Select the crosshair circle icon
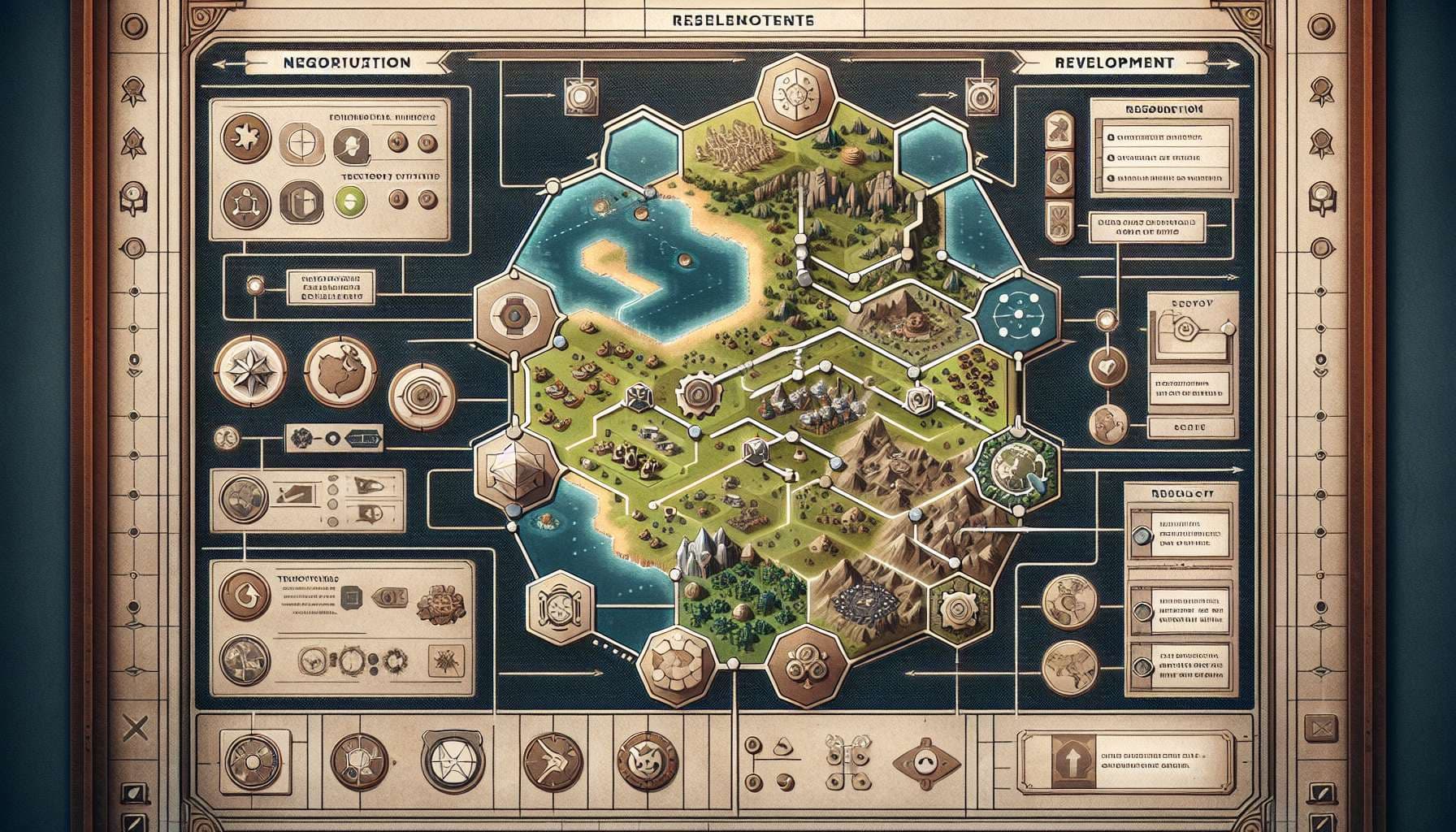The width and height of the screenshot is (1456, 832). (297, 145)
